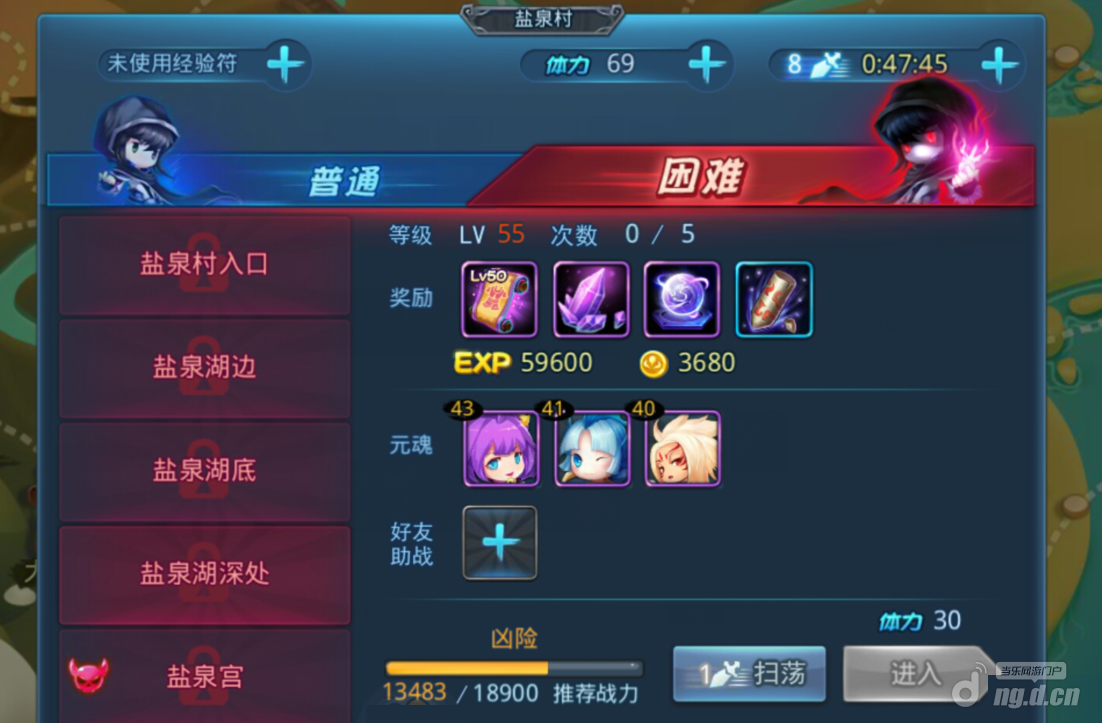Use the 扫荡 sweep button
This screenshot has height=723, width=1102.
click(750, 673)
